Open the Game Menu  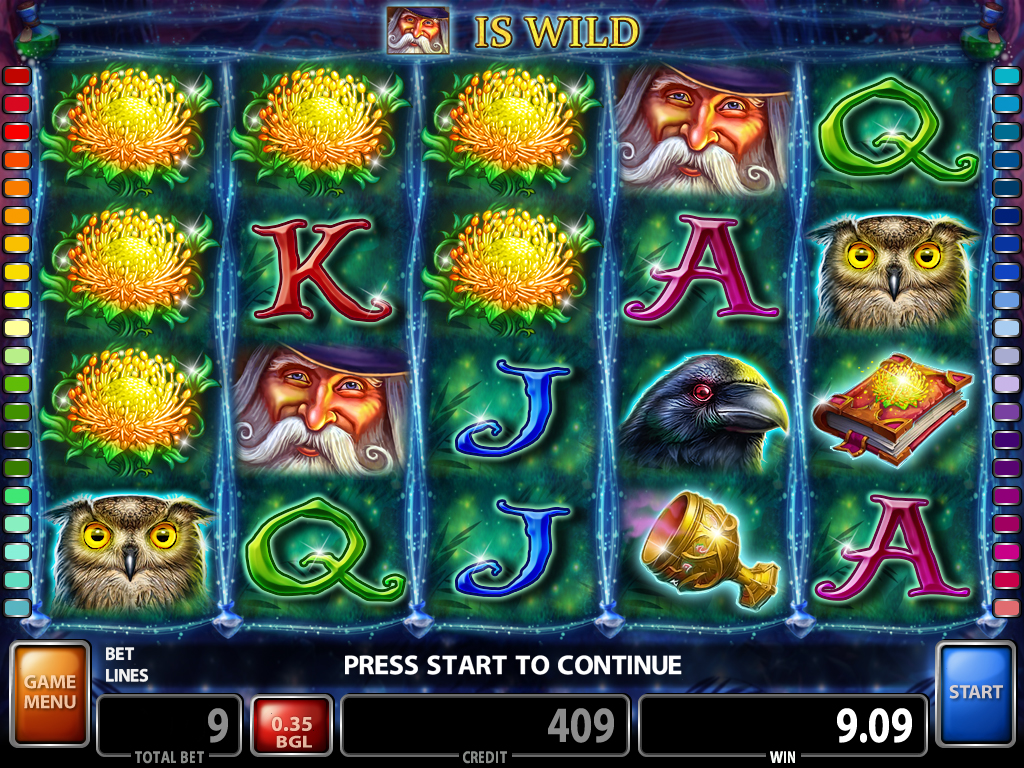(50, 693)
